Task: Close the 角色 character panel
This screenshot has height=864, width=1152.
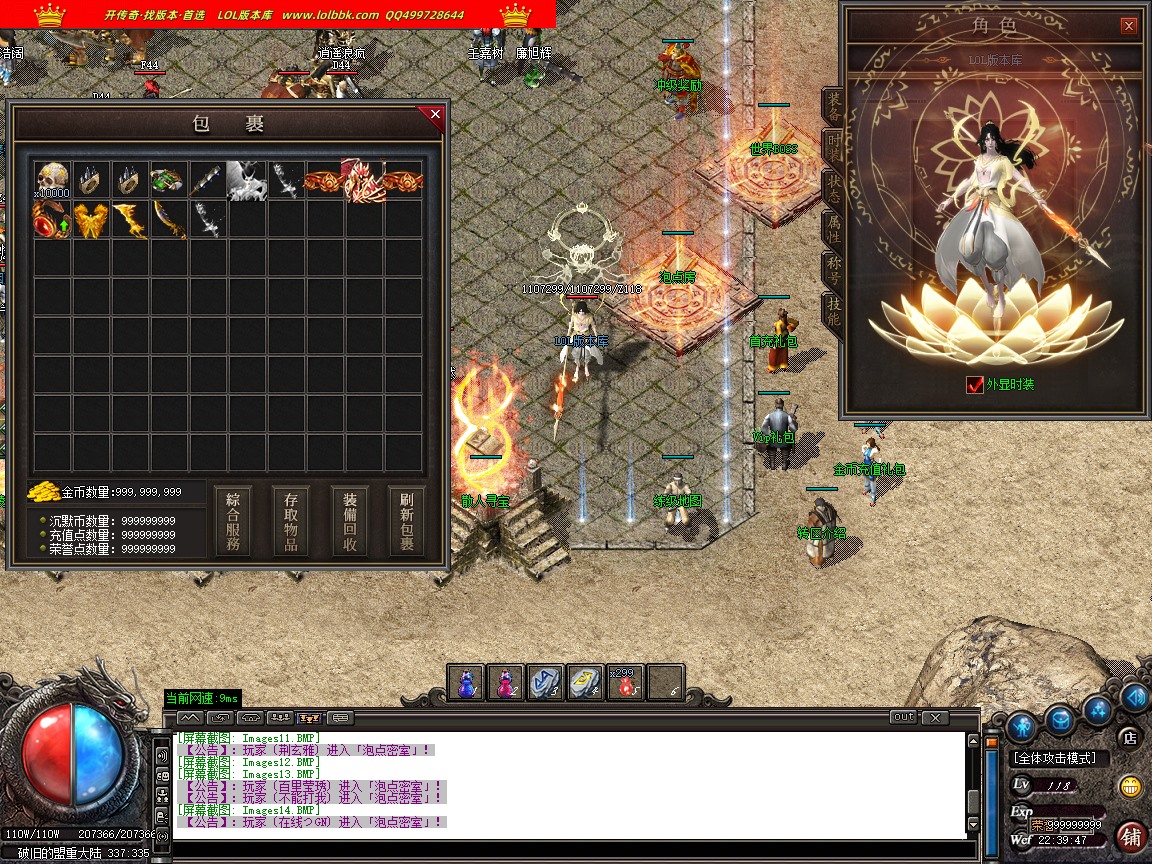Action: [1129, 26]
